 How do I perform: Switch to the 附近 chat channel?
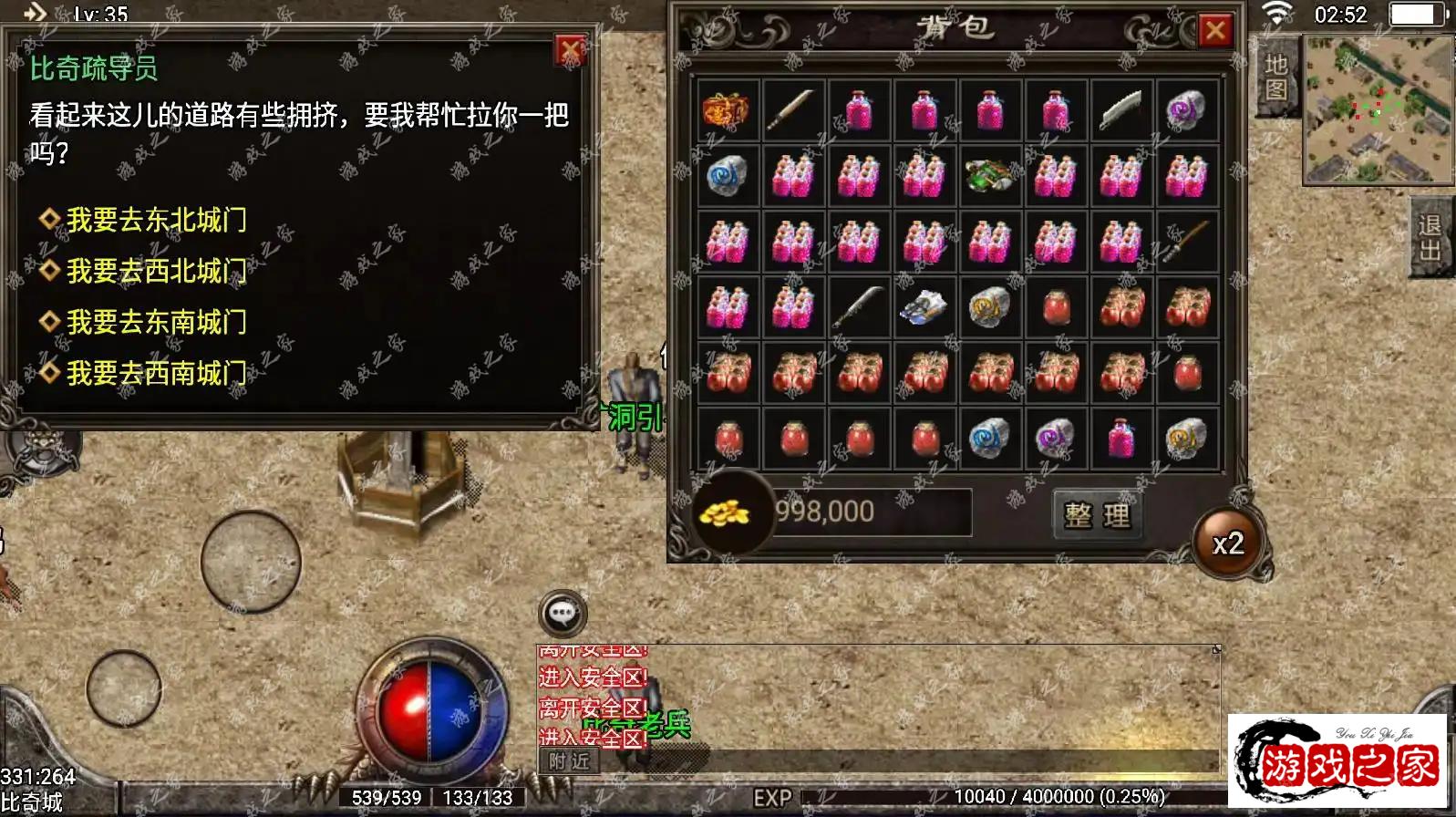569,761
